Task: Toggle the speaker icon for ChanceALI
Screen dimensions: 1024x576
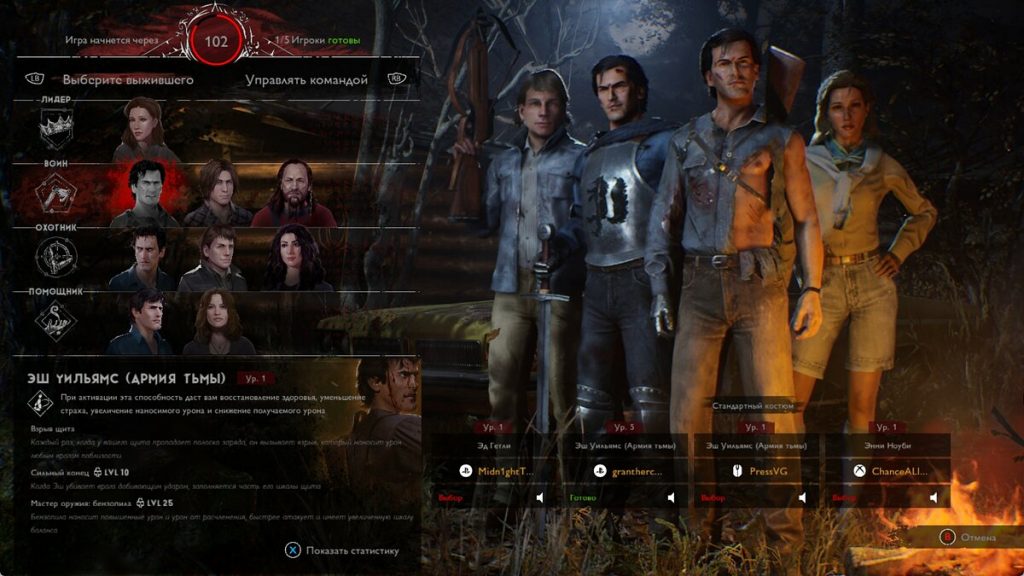Action: [x=932, y=497]
